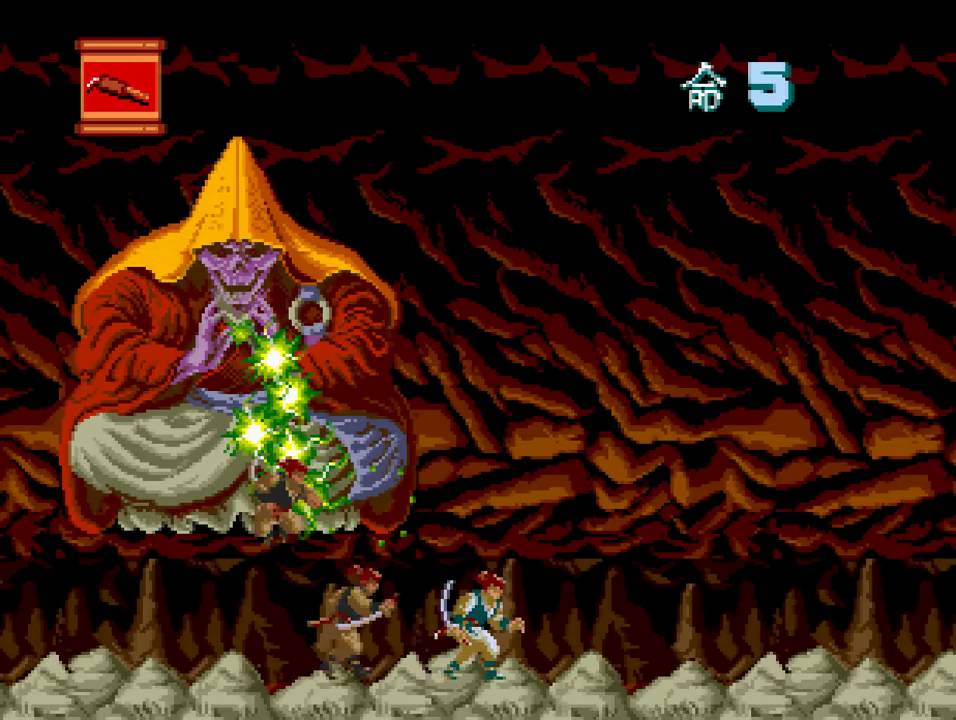Select the red scroll weapon icon
This screenshot has height=720, width=956.
point(120,87)
